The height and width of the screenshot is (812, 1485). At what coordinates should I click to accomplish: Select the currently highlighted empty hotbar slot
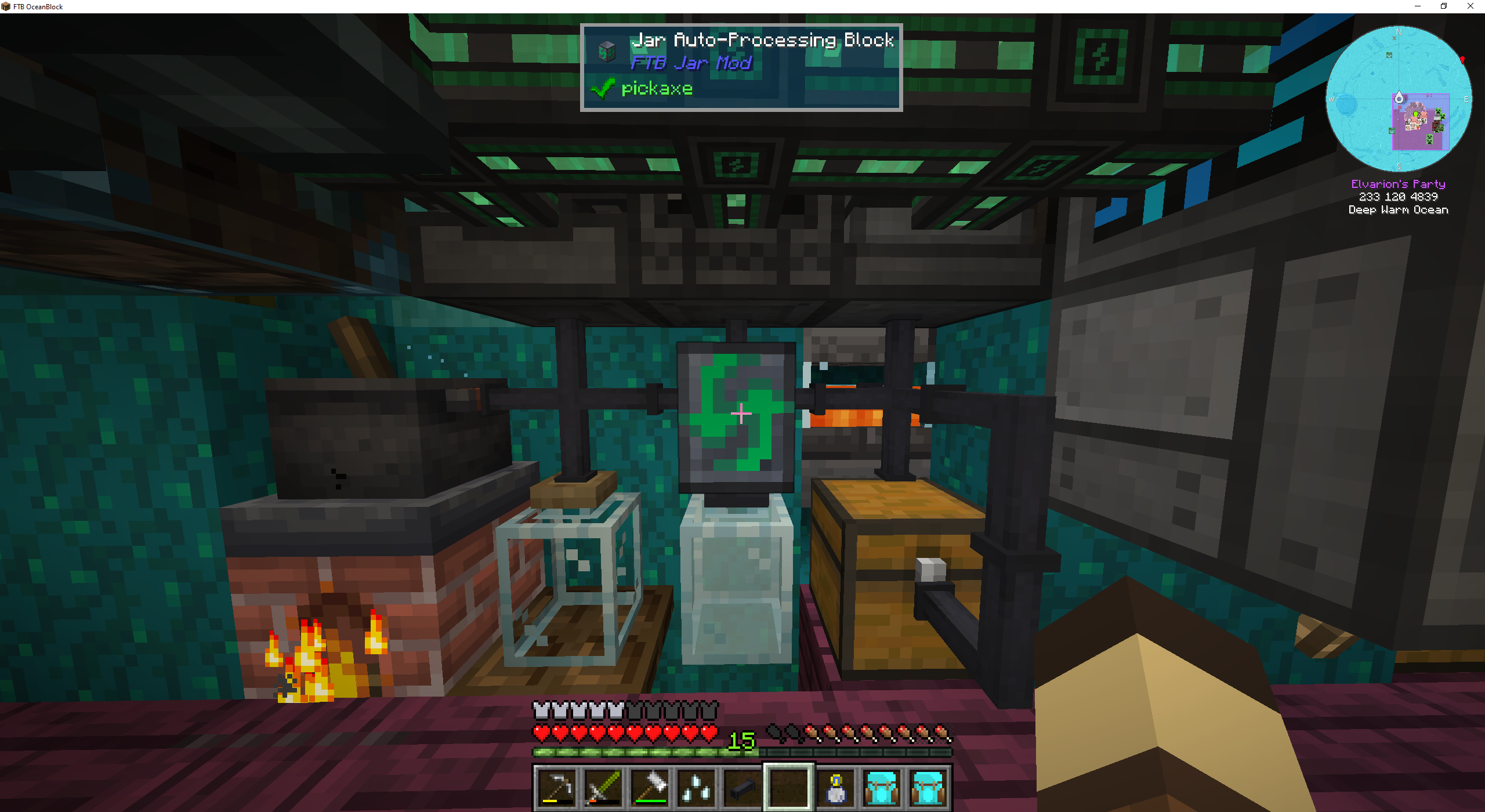point(789,788)
